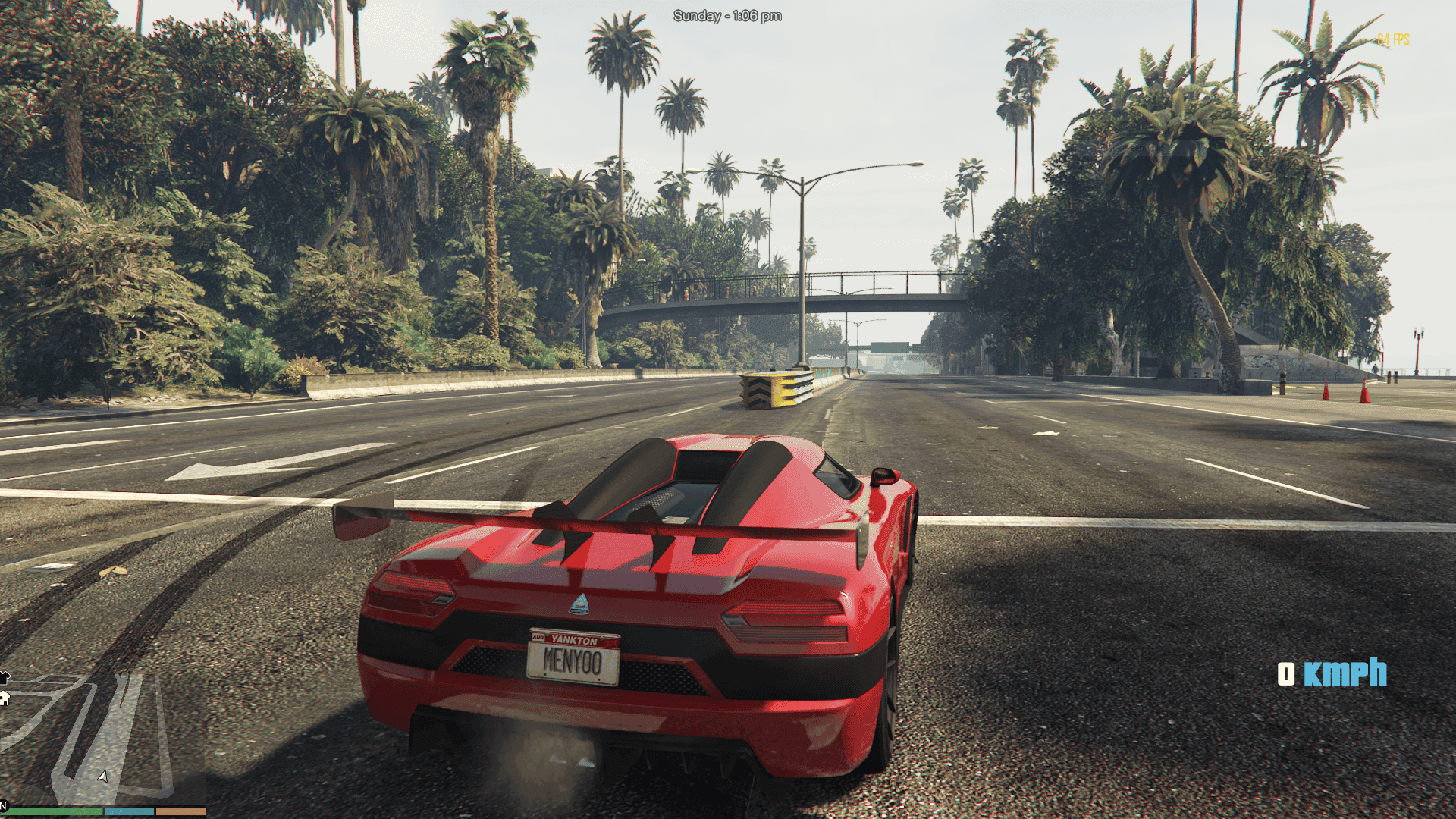Click the safehouse home icon on minimap
This screenshot has height=819, width=1456.
pos(5,698)
